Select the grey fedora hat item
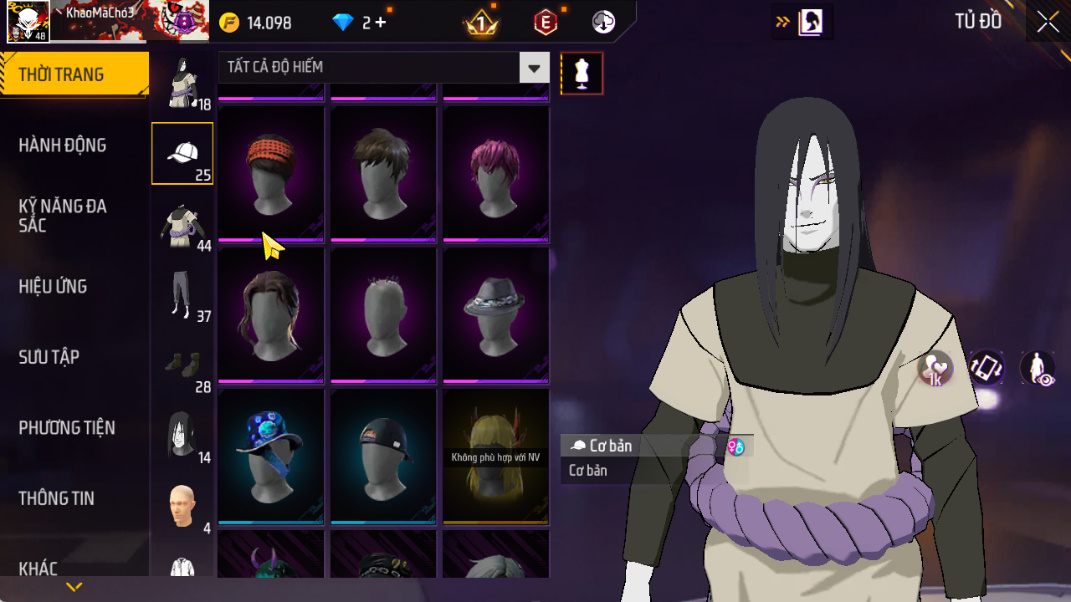Screen dimensions: 1071x602 coord(495,312)
